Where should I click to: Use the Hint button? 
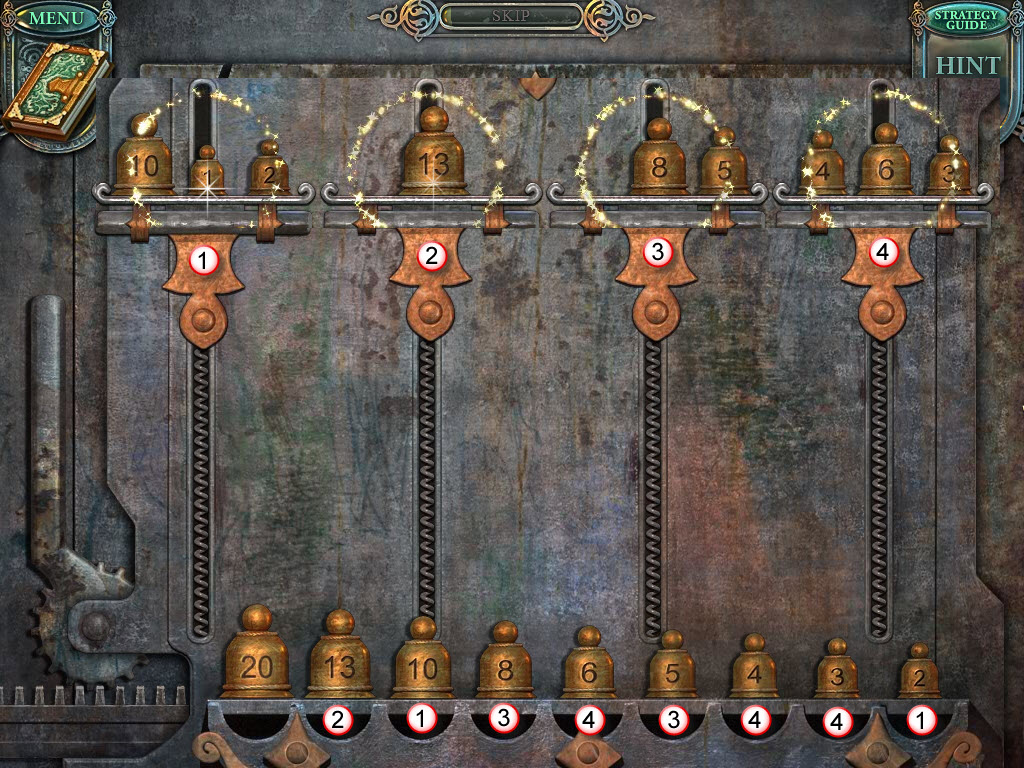click(966, 66)
